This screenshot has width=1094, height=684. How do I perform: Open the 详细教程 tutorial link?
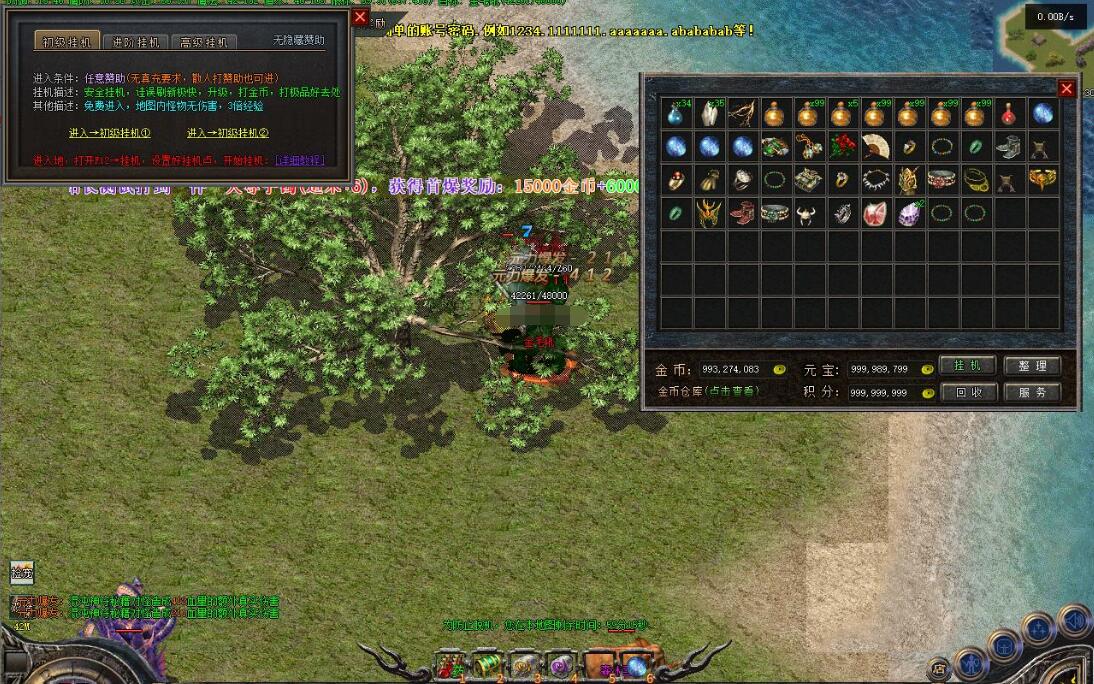299,160
